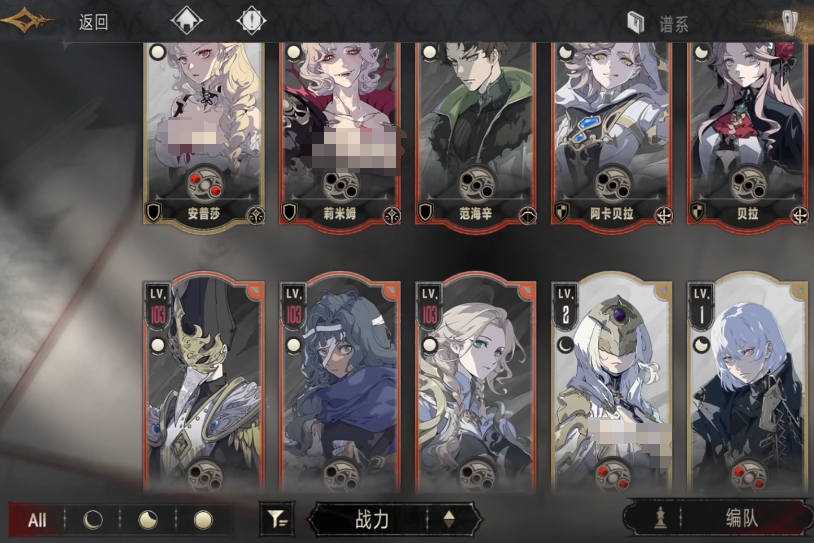The image size is (814, 543).
Task: Pick the level 2 blindfolded helmet character
Action: point(611,385)
